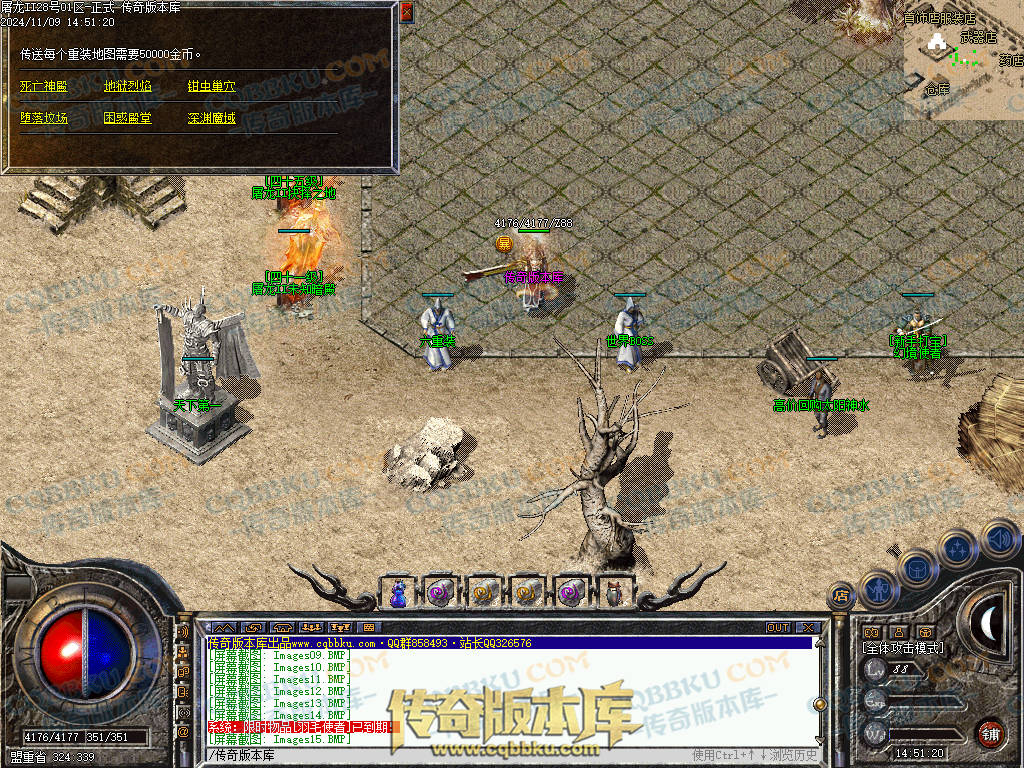The height and width of the screenshot is (768, 1024).
Task: Use the blue potion in the belt
Action: point(397,593)
